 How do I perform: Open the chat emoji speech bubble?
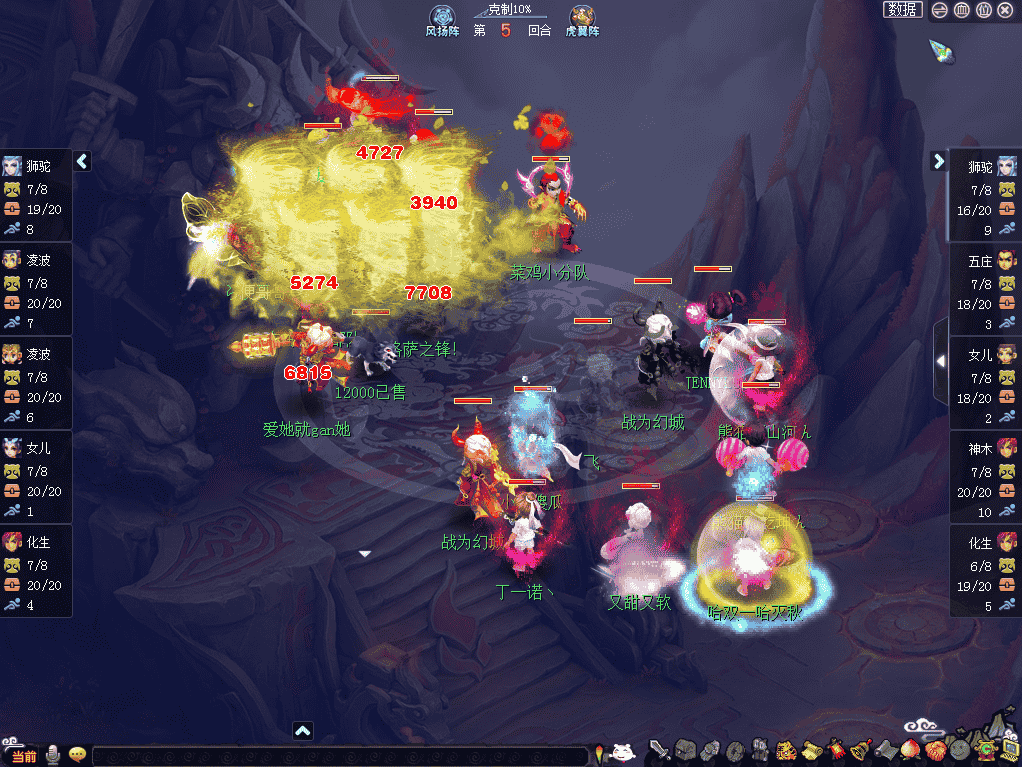coord(77,755)
